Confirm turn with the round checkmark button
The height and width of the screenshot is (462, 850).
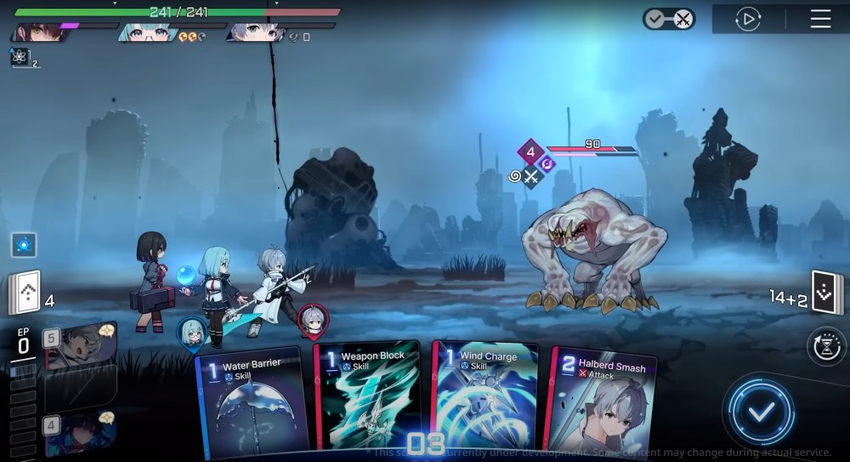coord(761,411)
